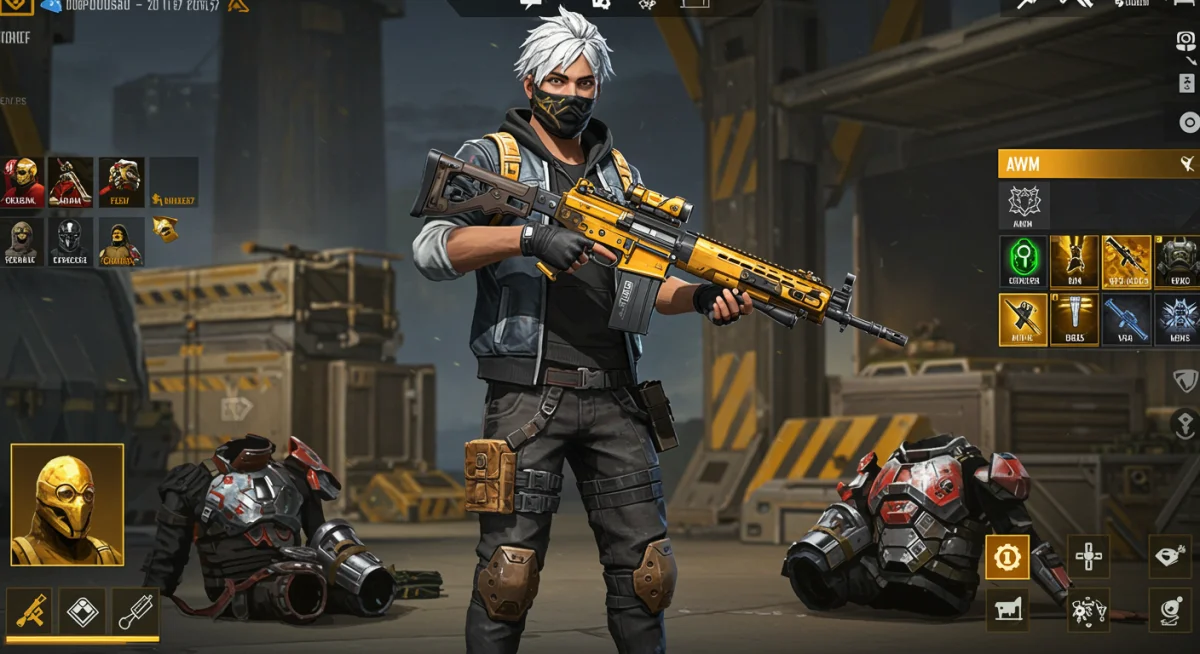The width and height of the screenshot is (1200, 654).
Task: Activate the orange gear number one button
Action: click(x=1007, y=557)
